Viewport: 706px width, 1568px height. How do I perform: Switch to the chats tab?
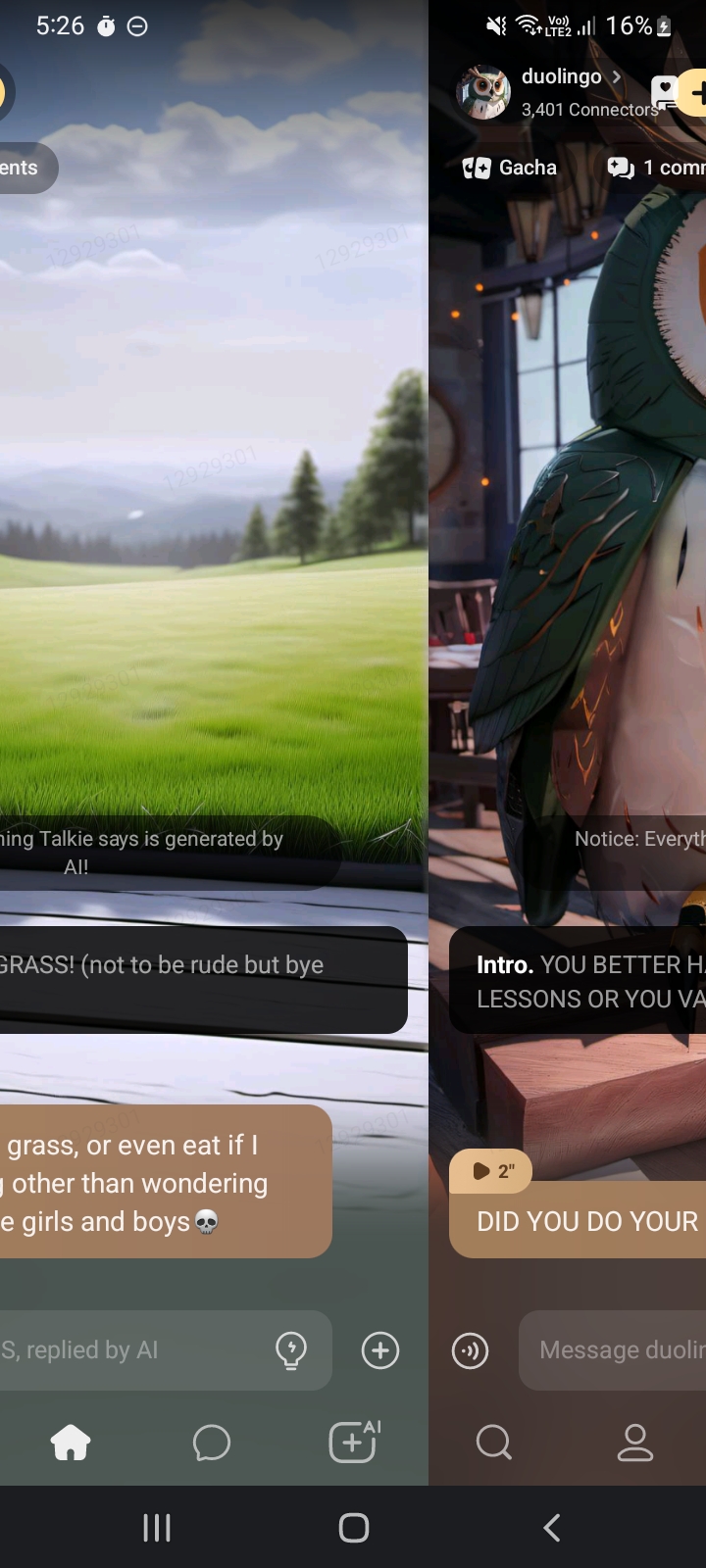point(212,1442)
